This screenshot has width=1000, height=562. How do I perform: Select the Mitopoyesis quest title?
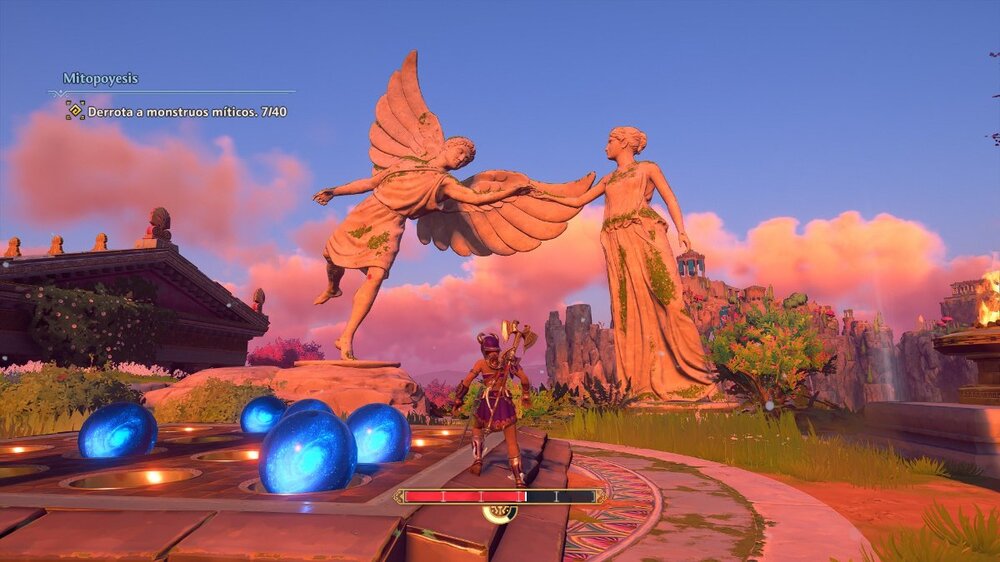tap(100, 78)
